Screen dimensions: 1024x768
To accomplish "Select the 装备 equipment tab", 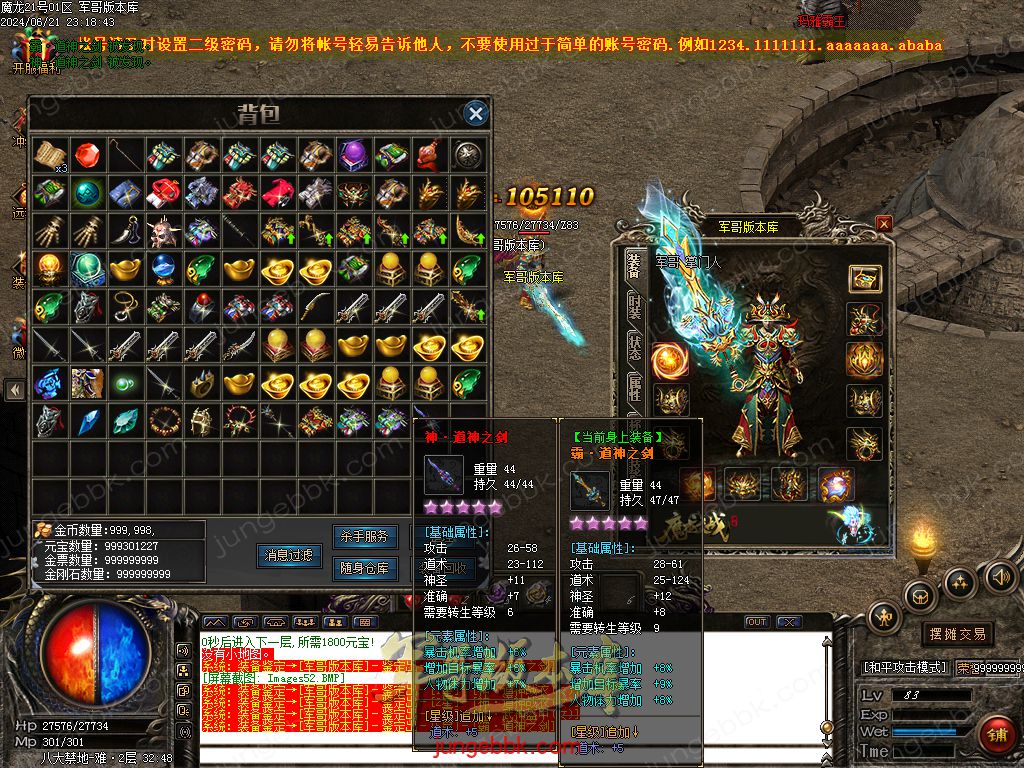I will coord(634,264).
